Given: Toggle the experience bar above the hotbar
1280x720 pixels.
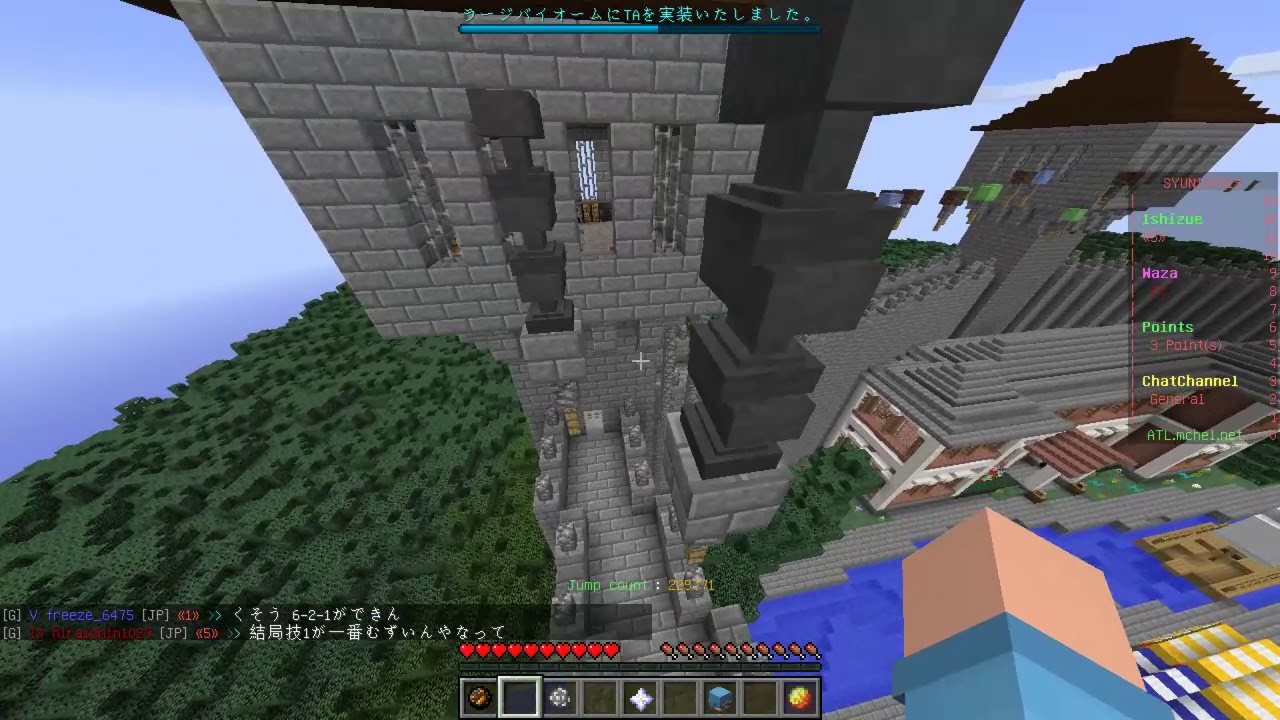Looking at the screenshot, I should coord(640,668).
